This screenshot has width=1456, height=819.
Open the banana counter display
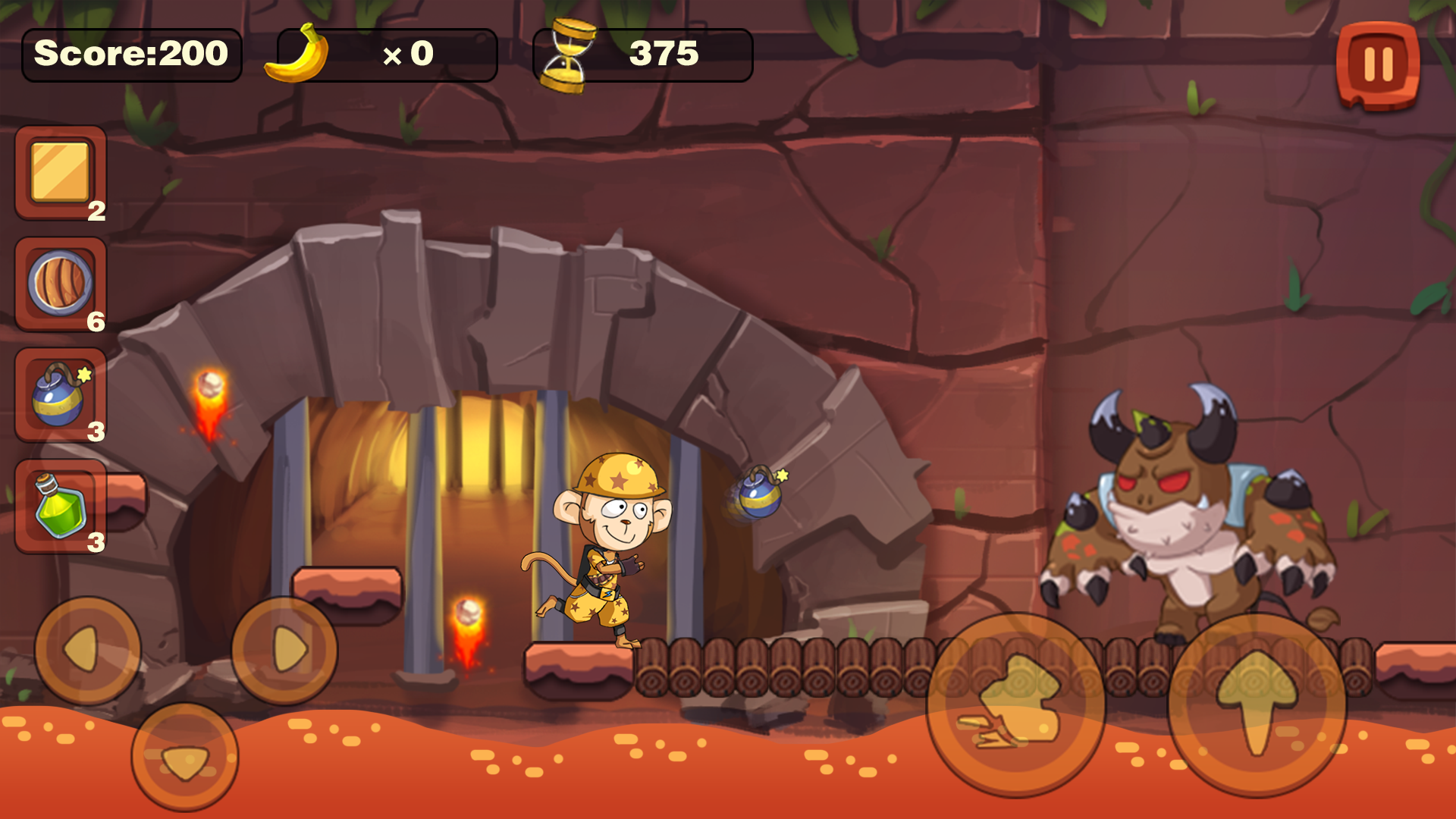click(379, 53)
